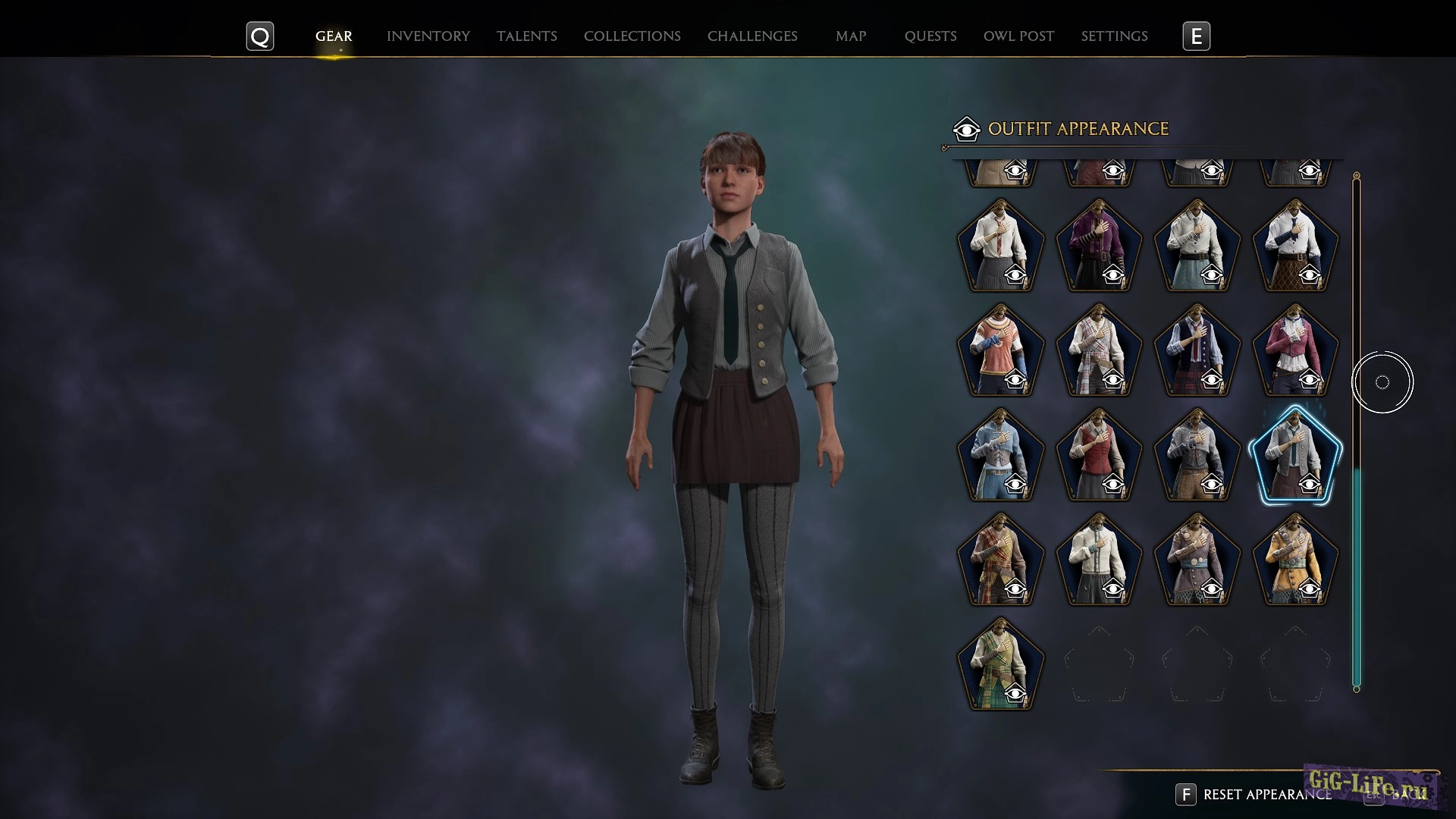
Task: Pick the highlighted grey vest outfit
Action: pyautogui.click(x=1295, y=455)
